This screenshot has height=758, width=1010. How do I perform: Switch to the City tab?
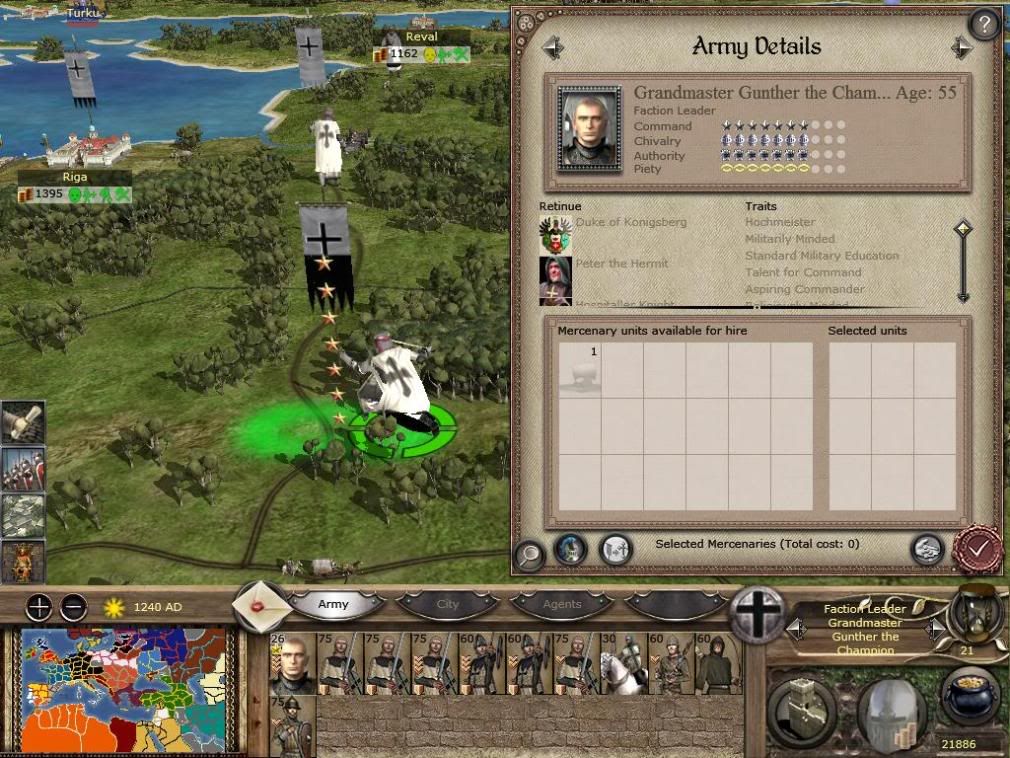(x=448, y=604)
